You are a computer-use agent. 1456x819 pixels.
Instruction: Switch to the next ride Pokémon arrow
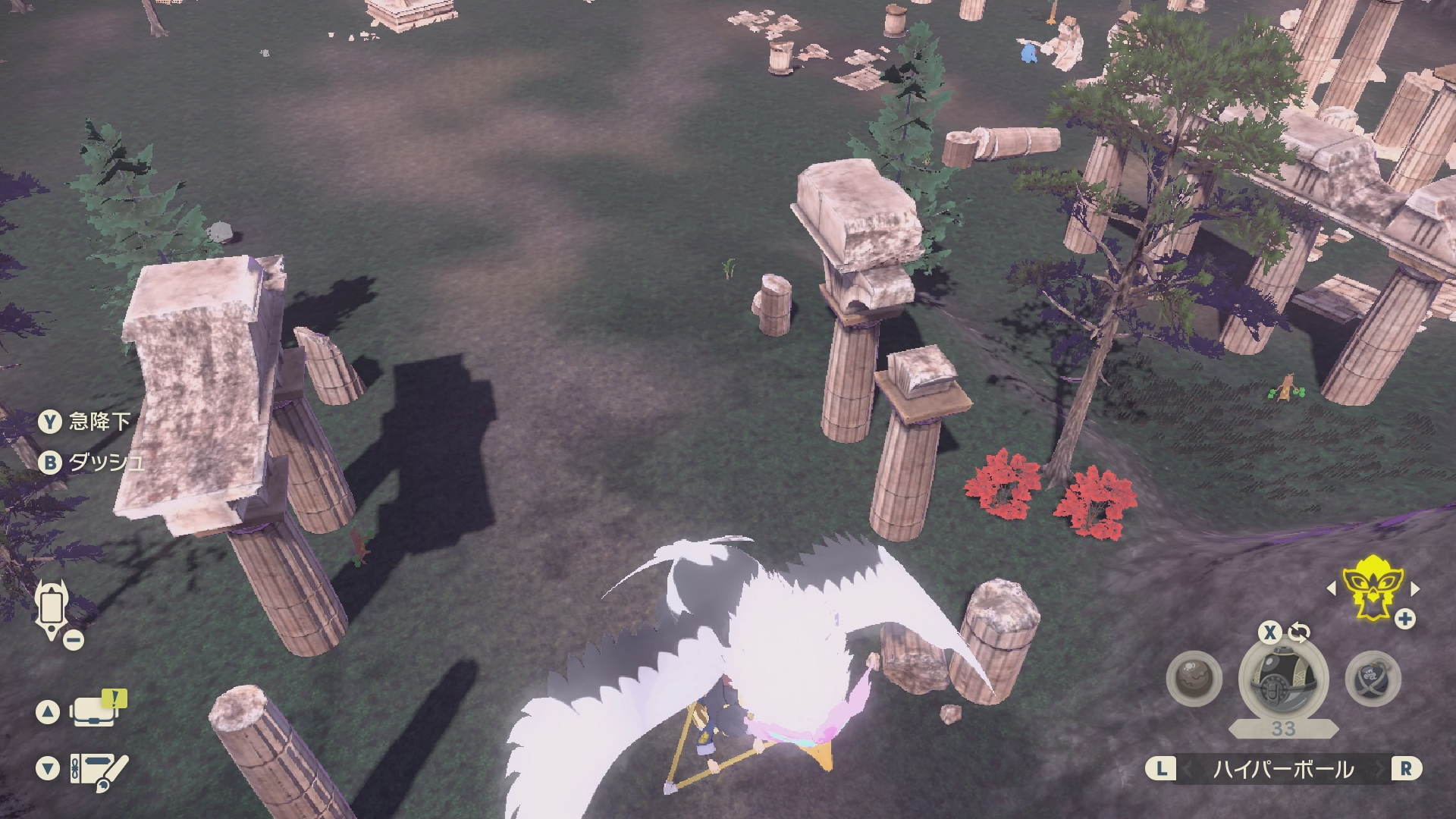tap(1414, 588)
